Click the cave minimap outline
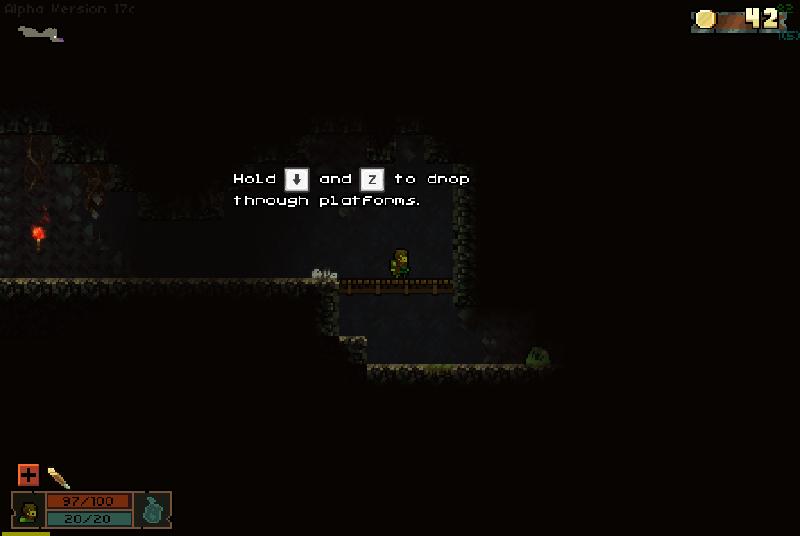 pos(41,34)
